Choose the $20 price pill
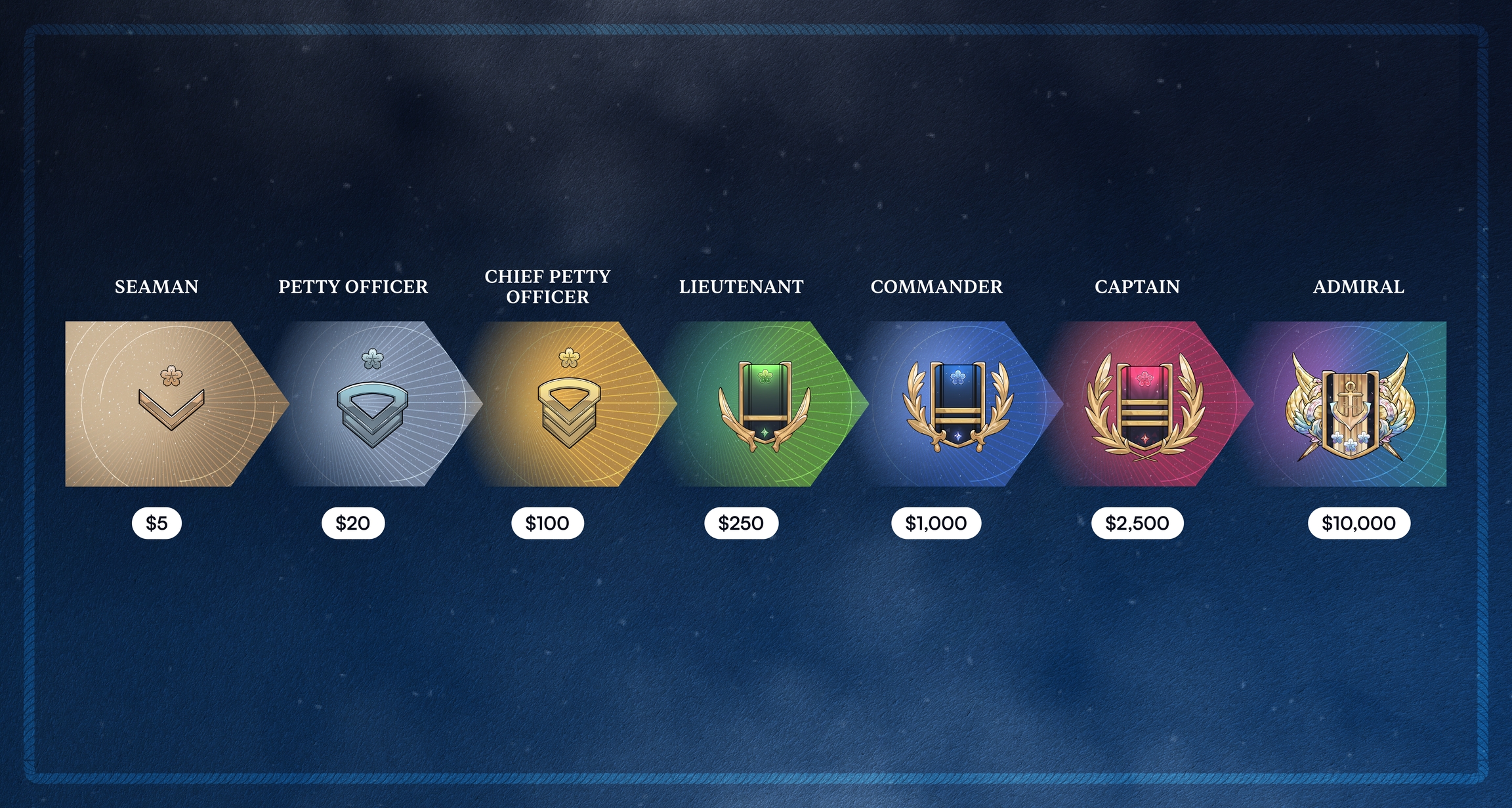The image size is (1512, 808). 353,523
